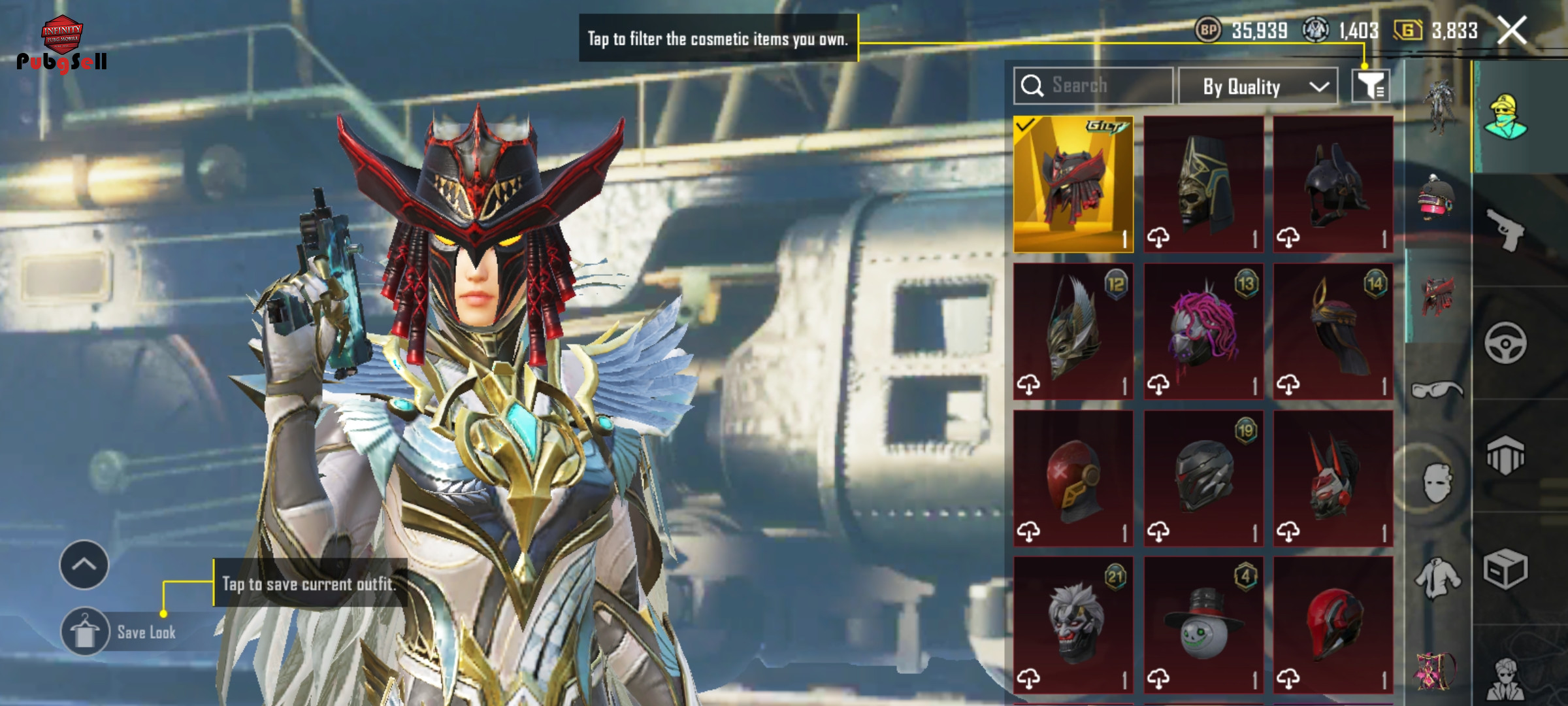Open the pistol weapons category tab

pos(1505,229)
